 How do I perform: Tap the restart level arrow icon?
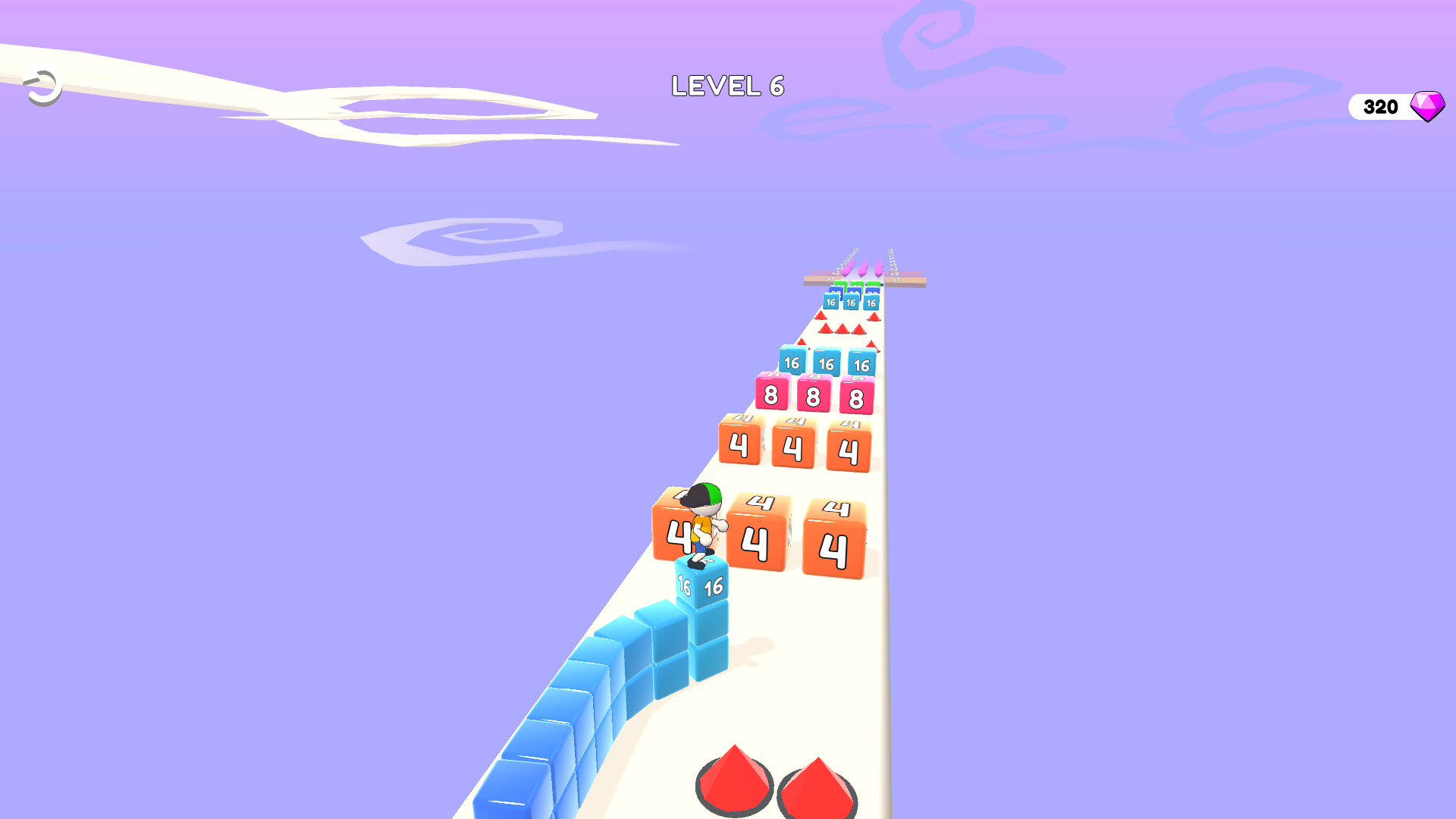tap(41, 86)
